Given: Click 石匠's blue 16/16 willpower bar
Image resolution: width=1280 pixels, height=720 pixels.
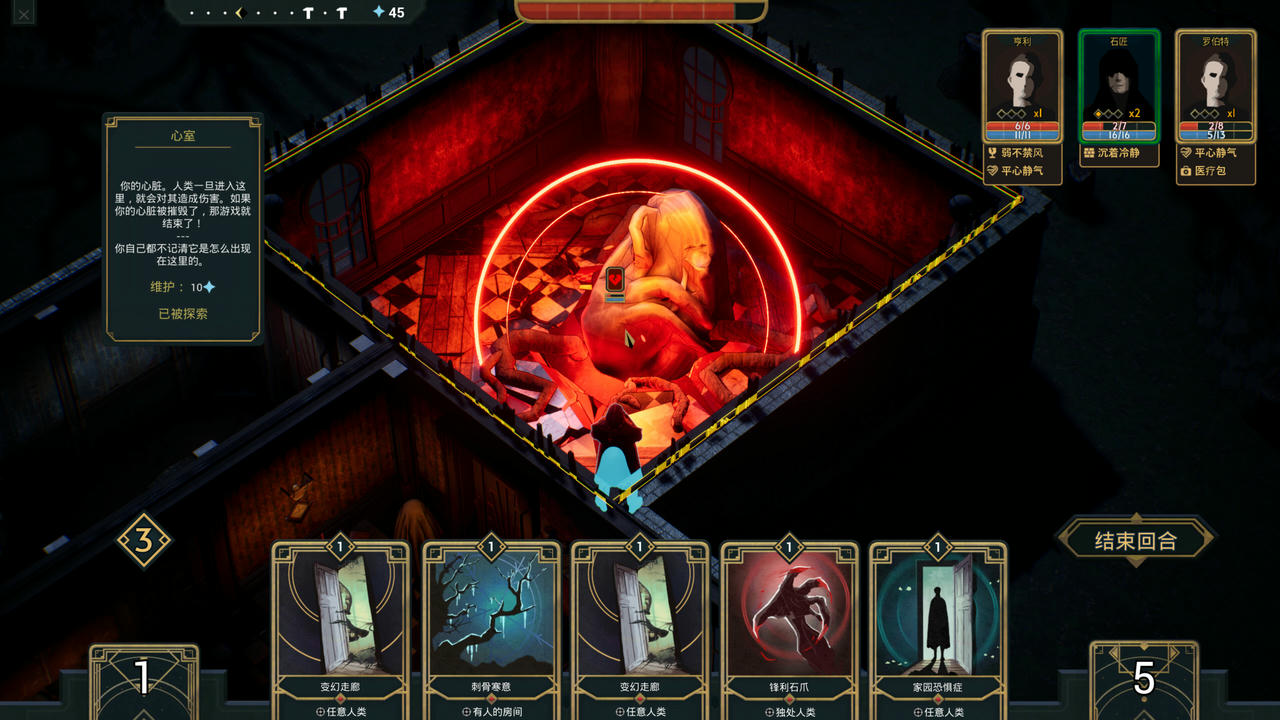Looking at the screenshot, I should point(1120,134).
